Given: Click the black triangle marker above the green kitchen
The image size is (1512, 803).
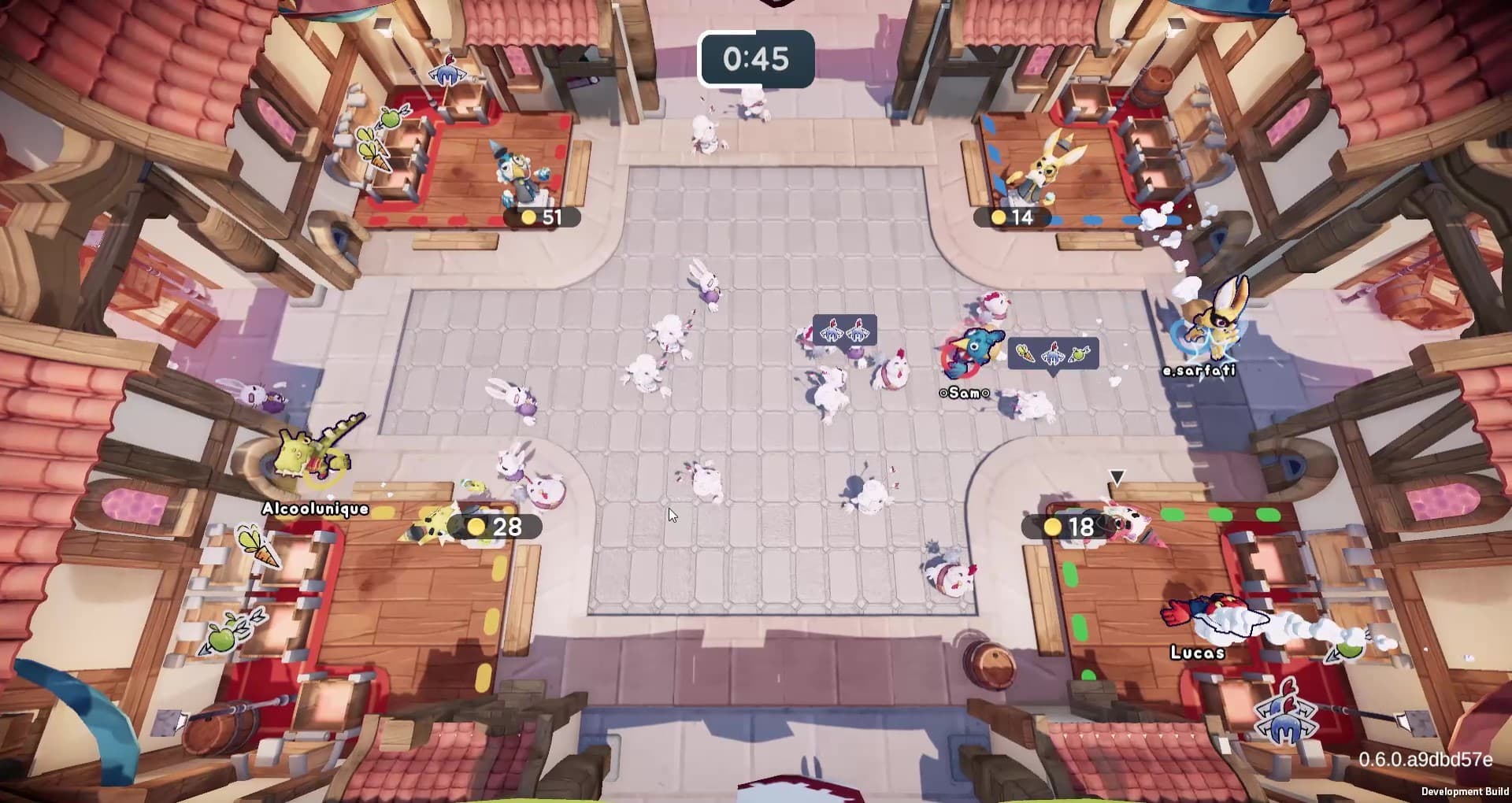Looking at the screenshot, I should click(1118, 476).
